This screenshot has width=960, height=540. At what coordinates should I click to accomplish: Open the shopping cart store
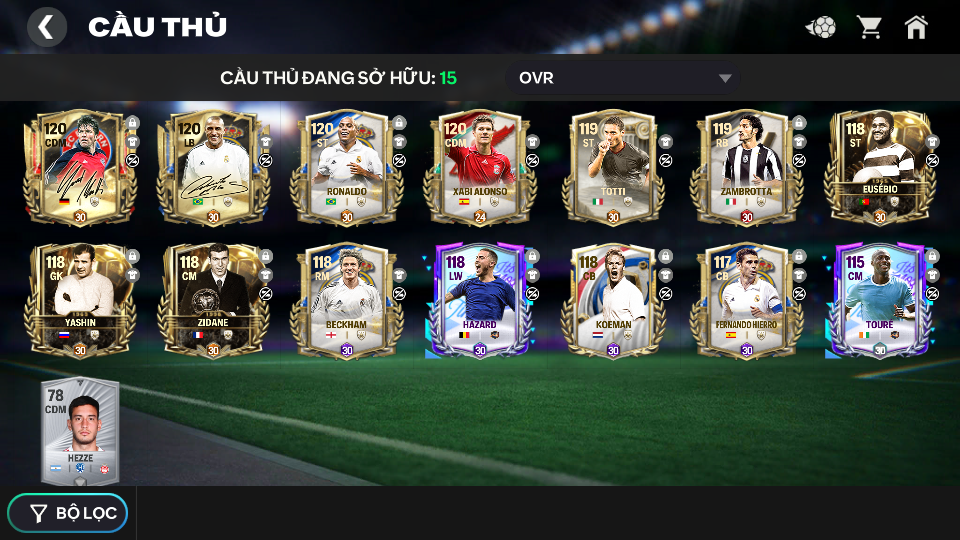(869, 27)
